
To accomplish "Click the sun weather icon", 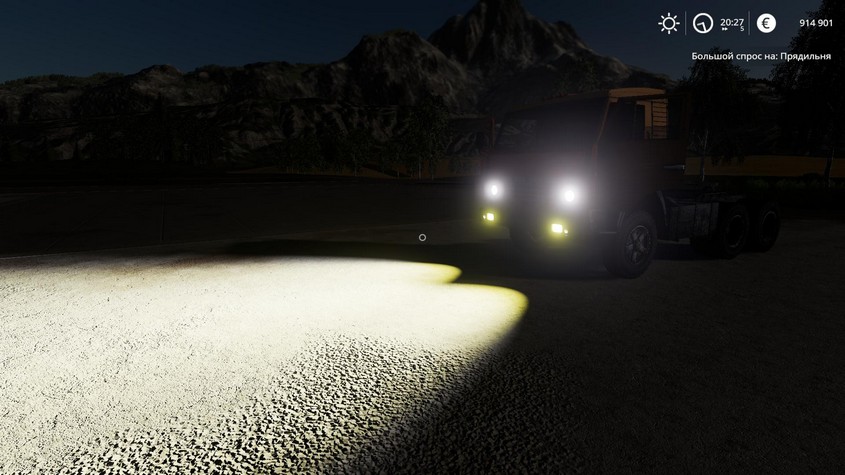I will [x=668, y=22].
